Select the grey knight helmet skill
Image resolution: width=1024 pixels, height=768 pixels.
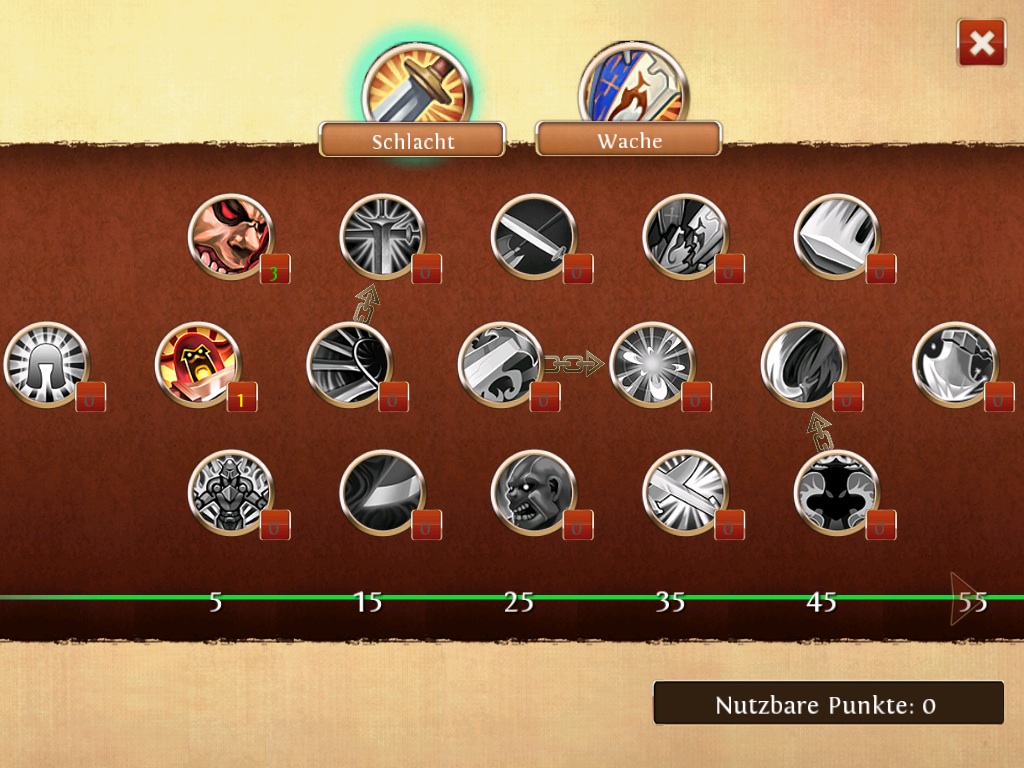coord(46,364)
